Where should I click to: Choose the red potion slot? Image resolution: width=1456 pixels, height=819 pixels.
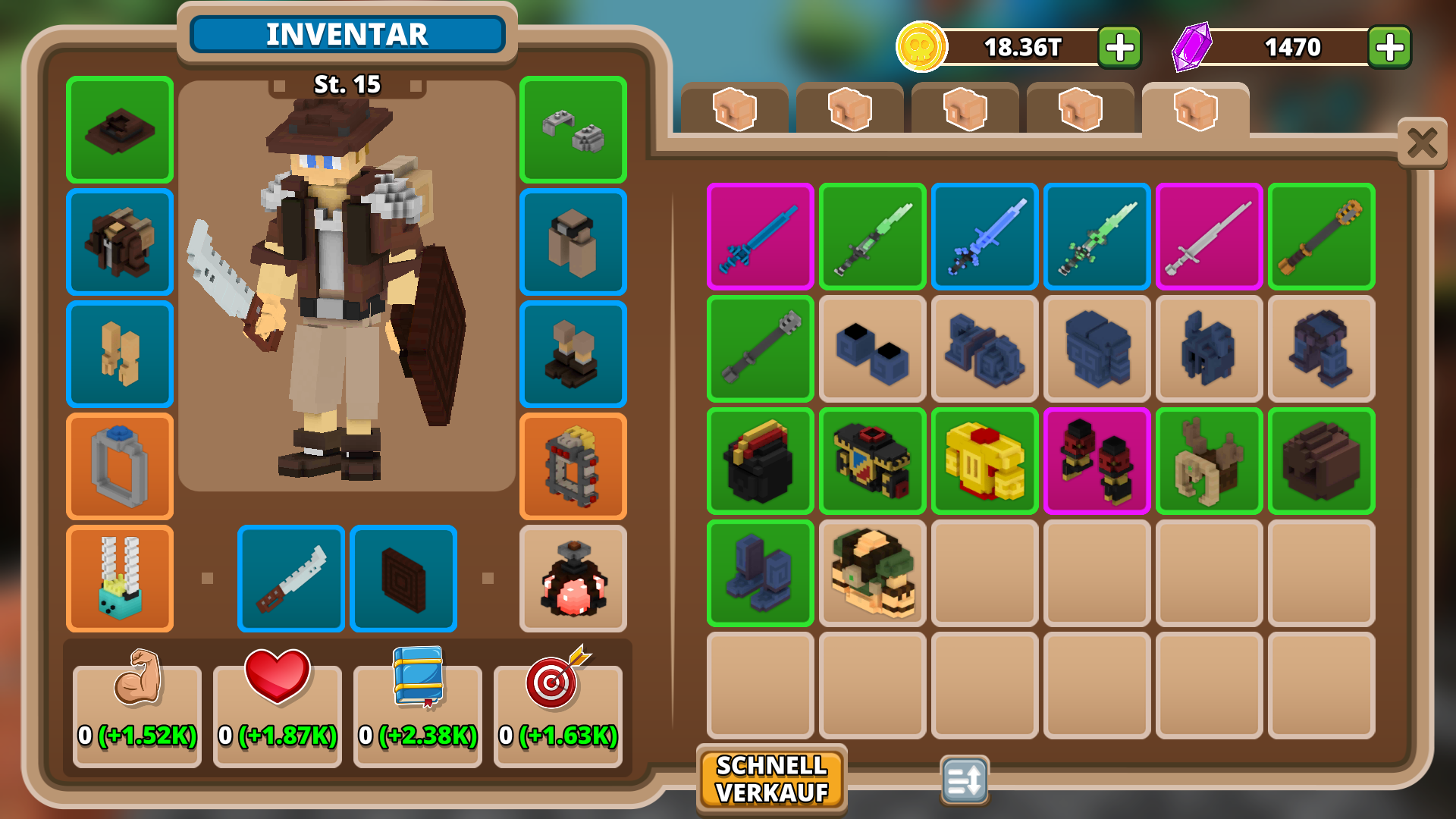[573, 579]
